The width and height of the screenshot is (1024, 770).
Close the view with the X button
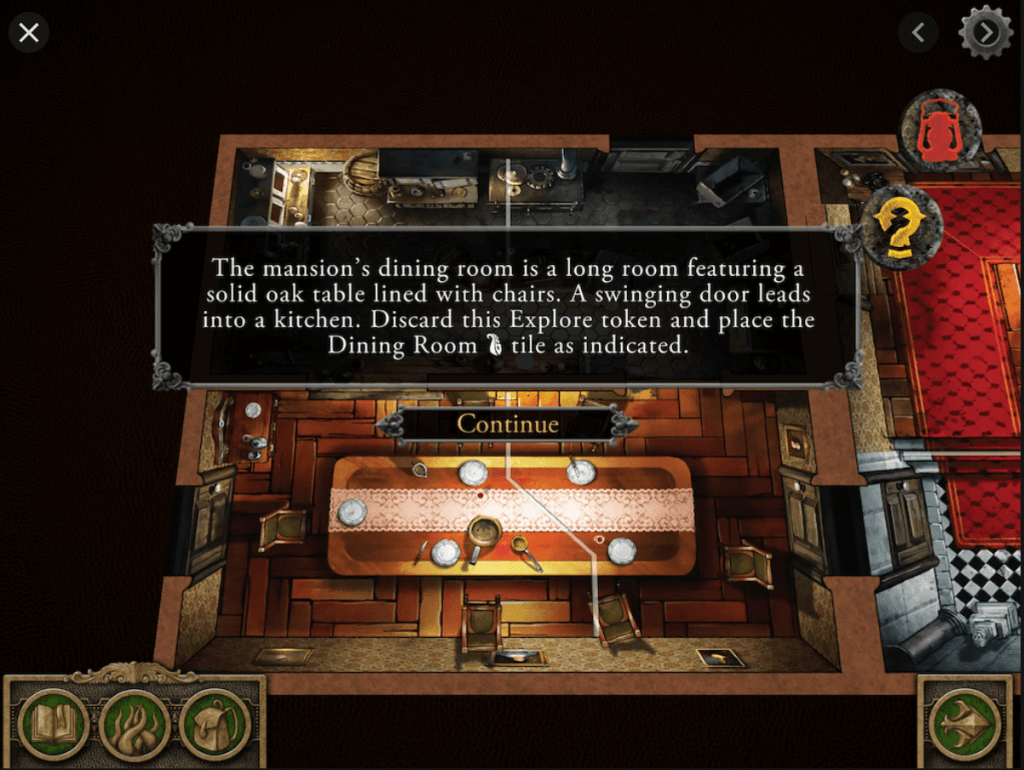pos(29,33)
